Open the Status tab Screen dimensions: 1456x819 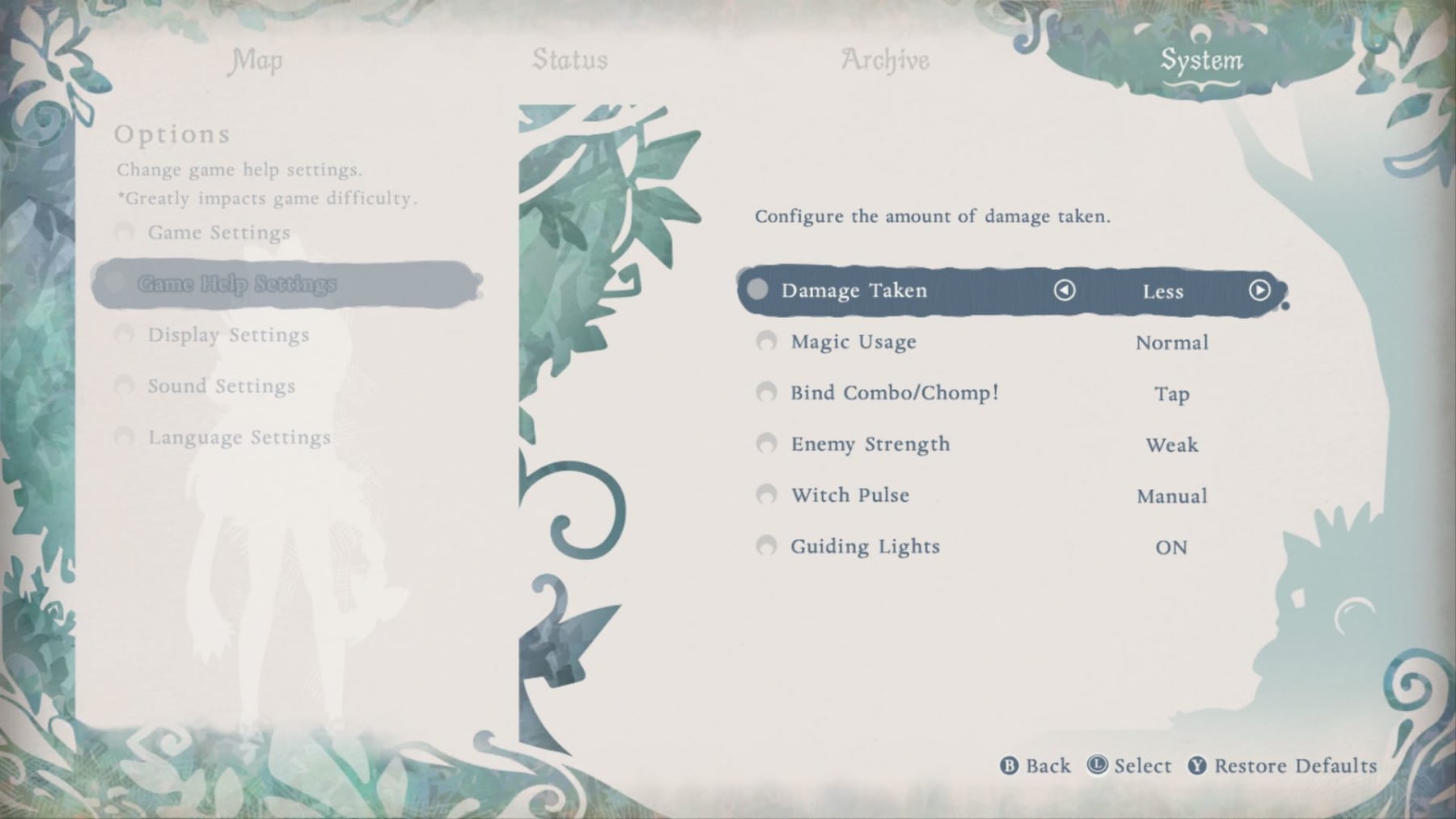[x=569, y=61]
